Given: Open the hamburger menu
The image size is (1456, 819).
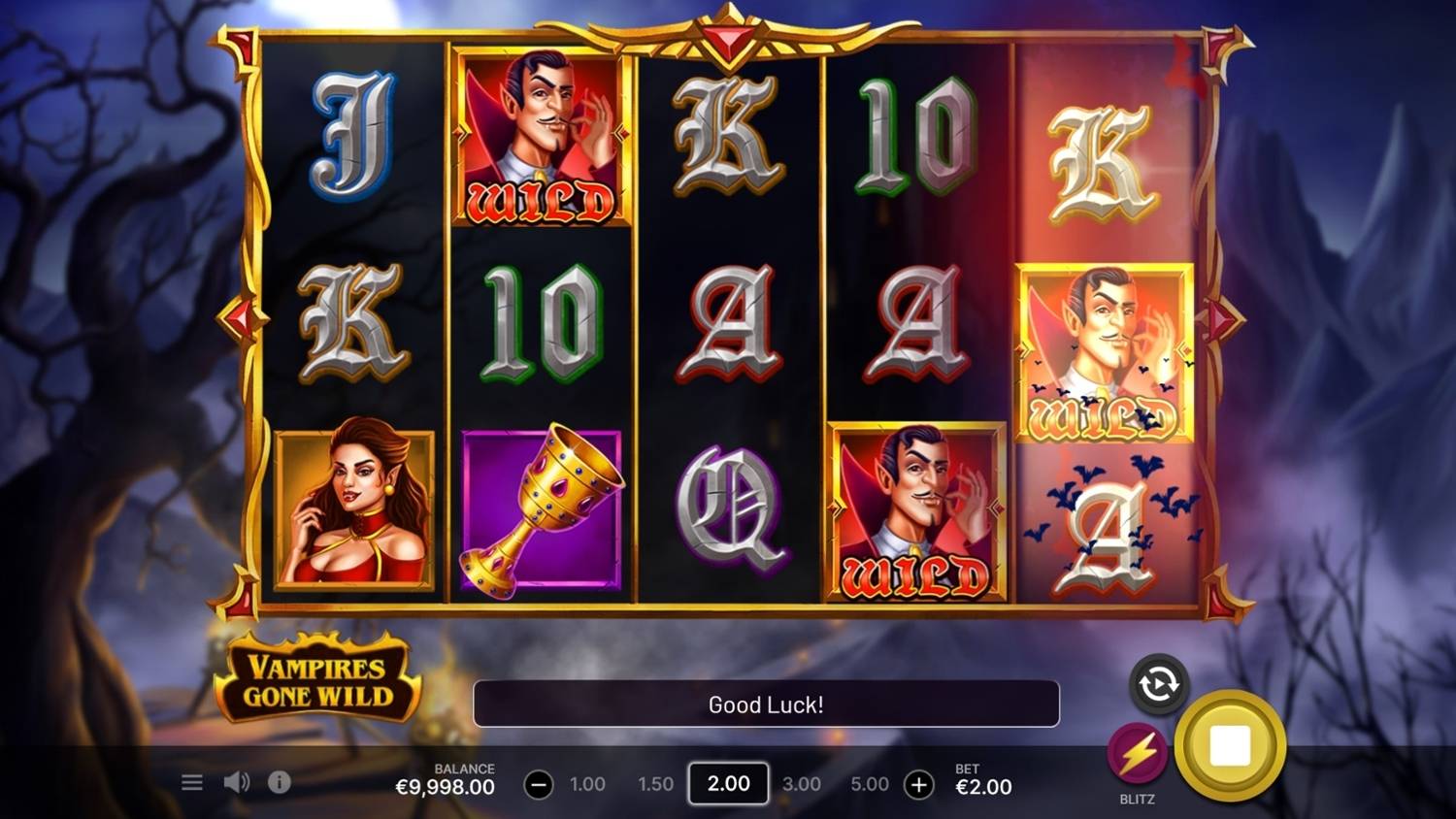Looking at the screenshot, I should pyautogui.click(x=192, y=782).
